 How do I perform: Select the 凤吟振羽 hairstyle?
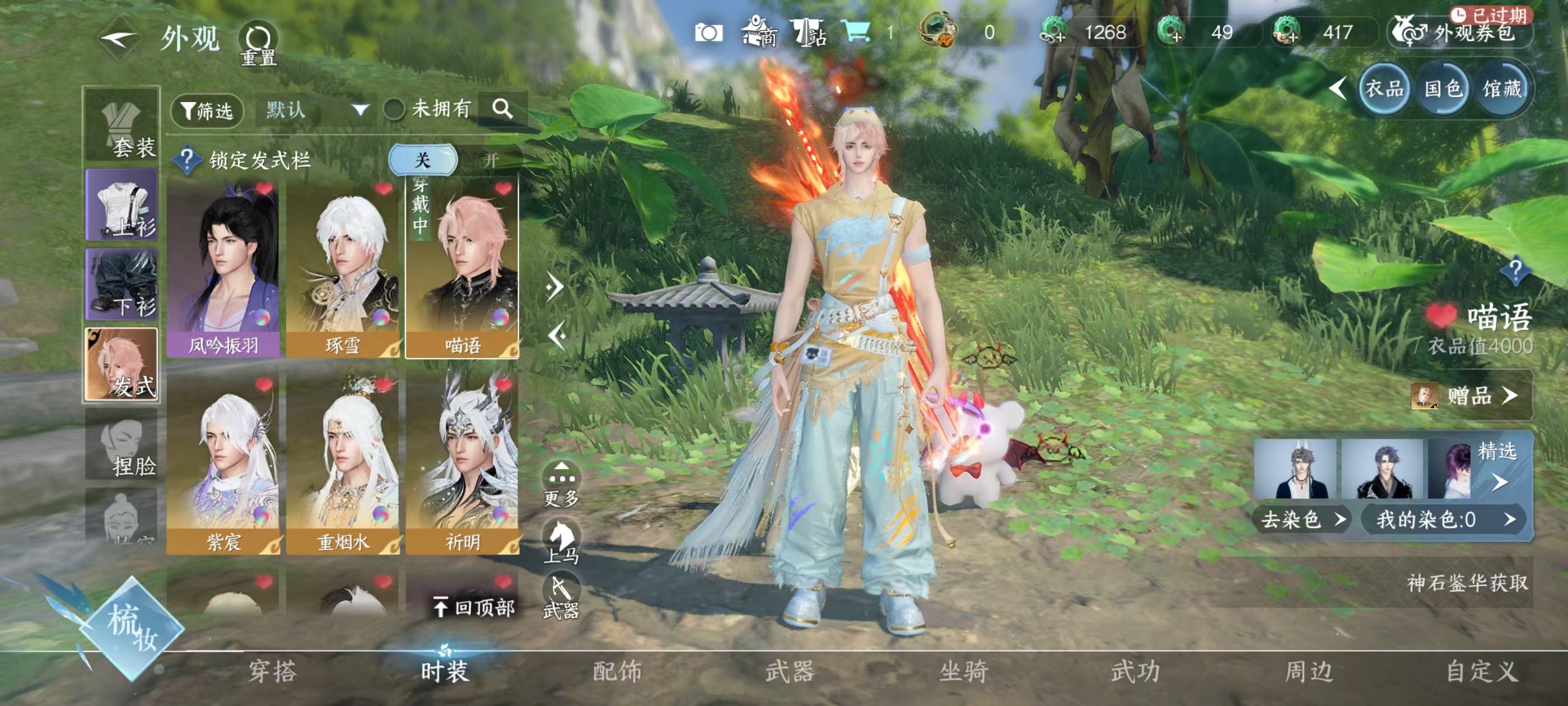[223, 268]
